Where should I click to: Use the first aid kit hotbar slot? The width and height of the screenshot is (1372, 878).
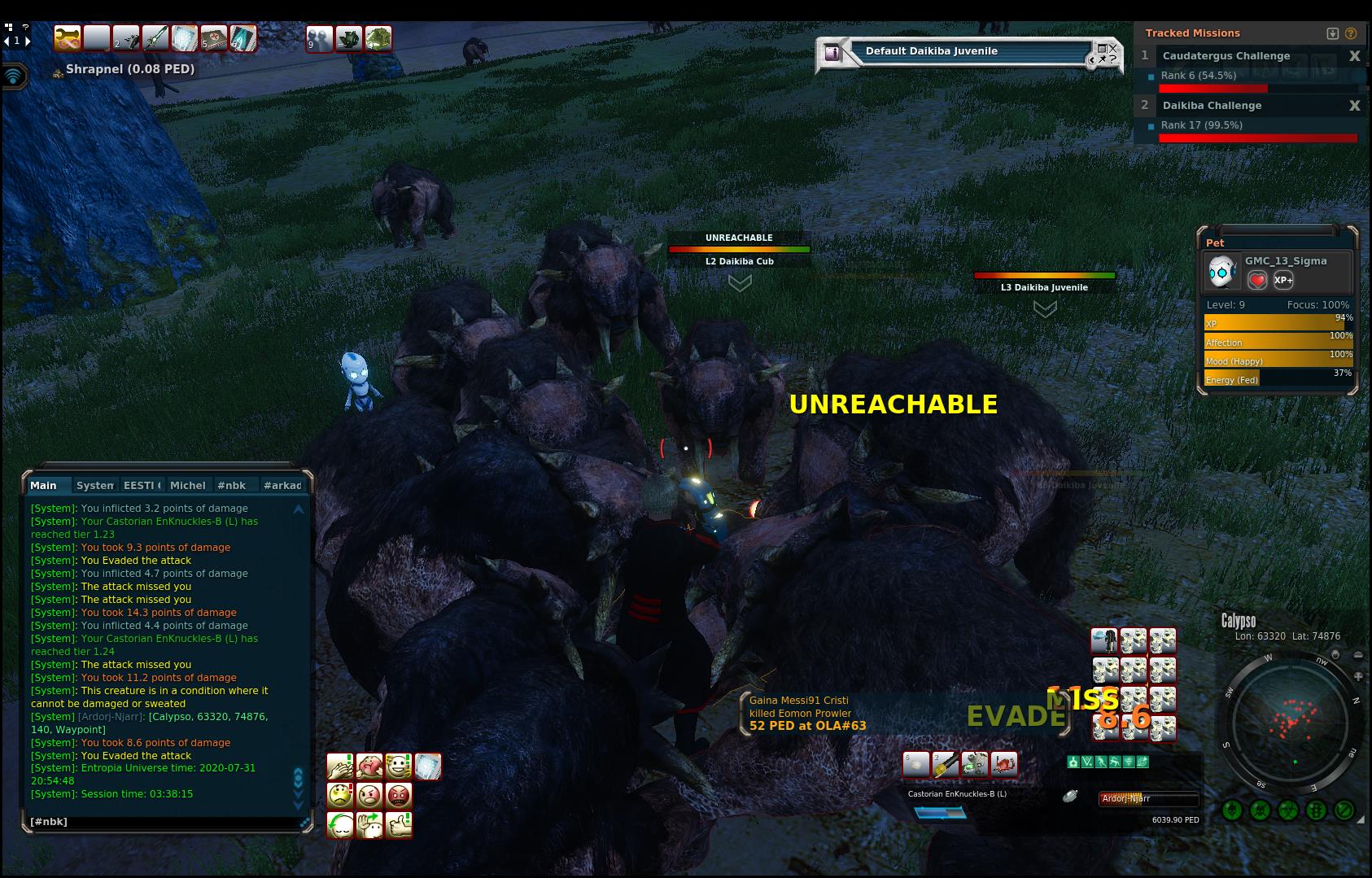pyautogui.click(x=213, y=38)
